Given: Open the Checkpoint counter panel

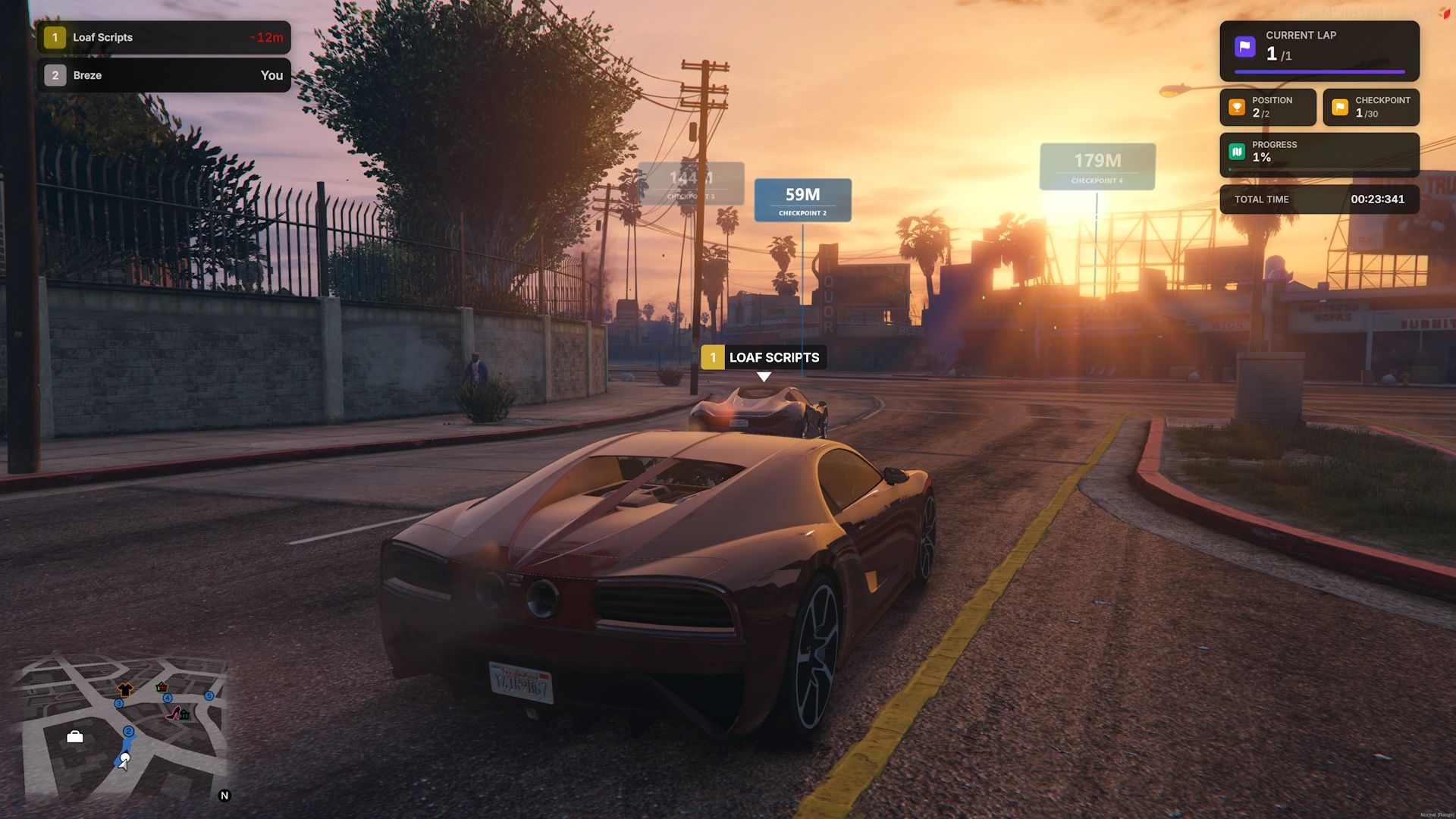Looking at the screenshot, I should pyautogui.click(x=1370, y=107).
